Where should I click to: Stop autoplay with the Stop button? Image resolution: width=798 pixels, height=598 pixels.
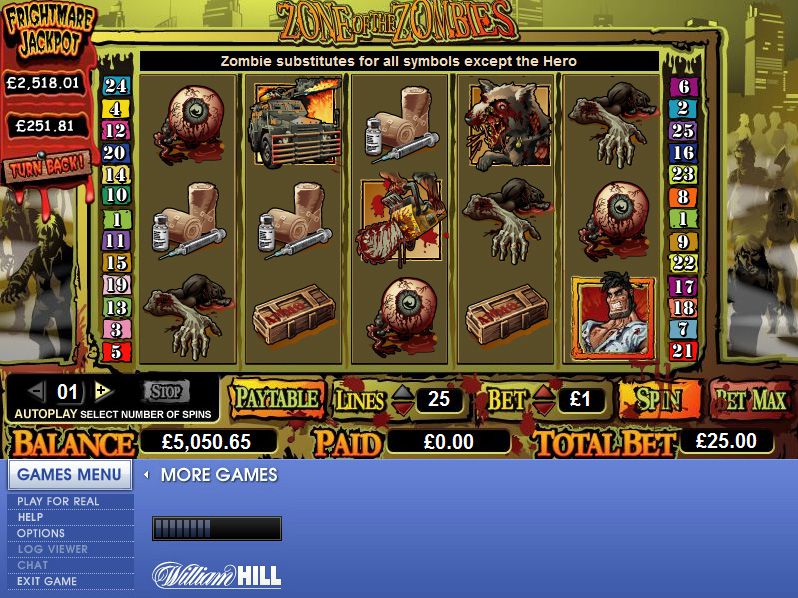click(165, 391)
